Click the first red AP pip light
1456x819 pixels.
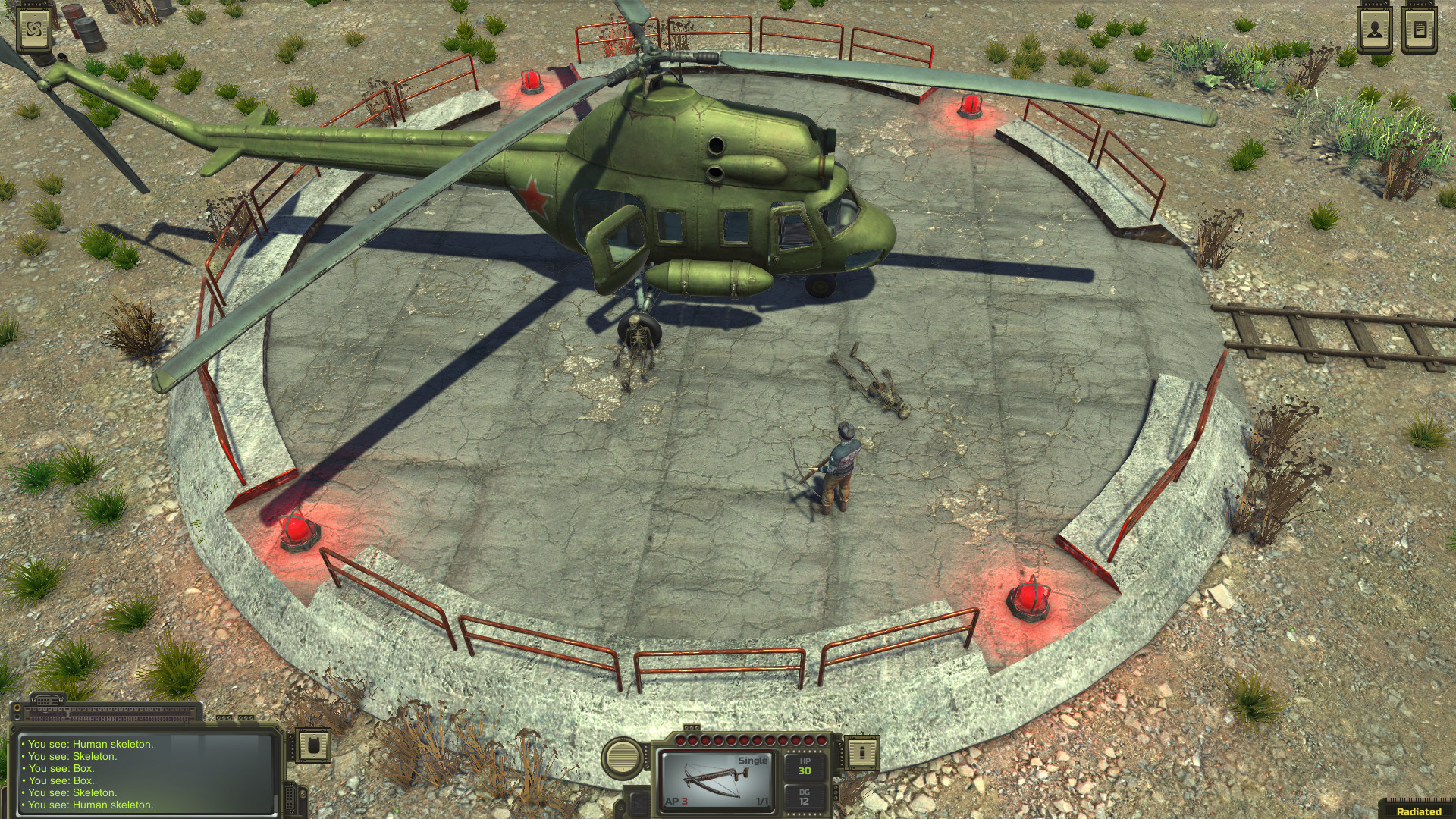tap(680, 740)
